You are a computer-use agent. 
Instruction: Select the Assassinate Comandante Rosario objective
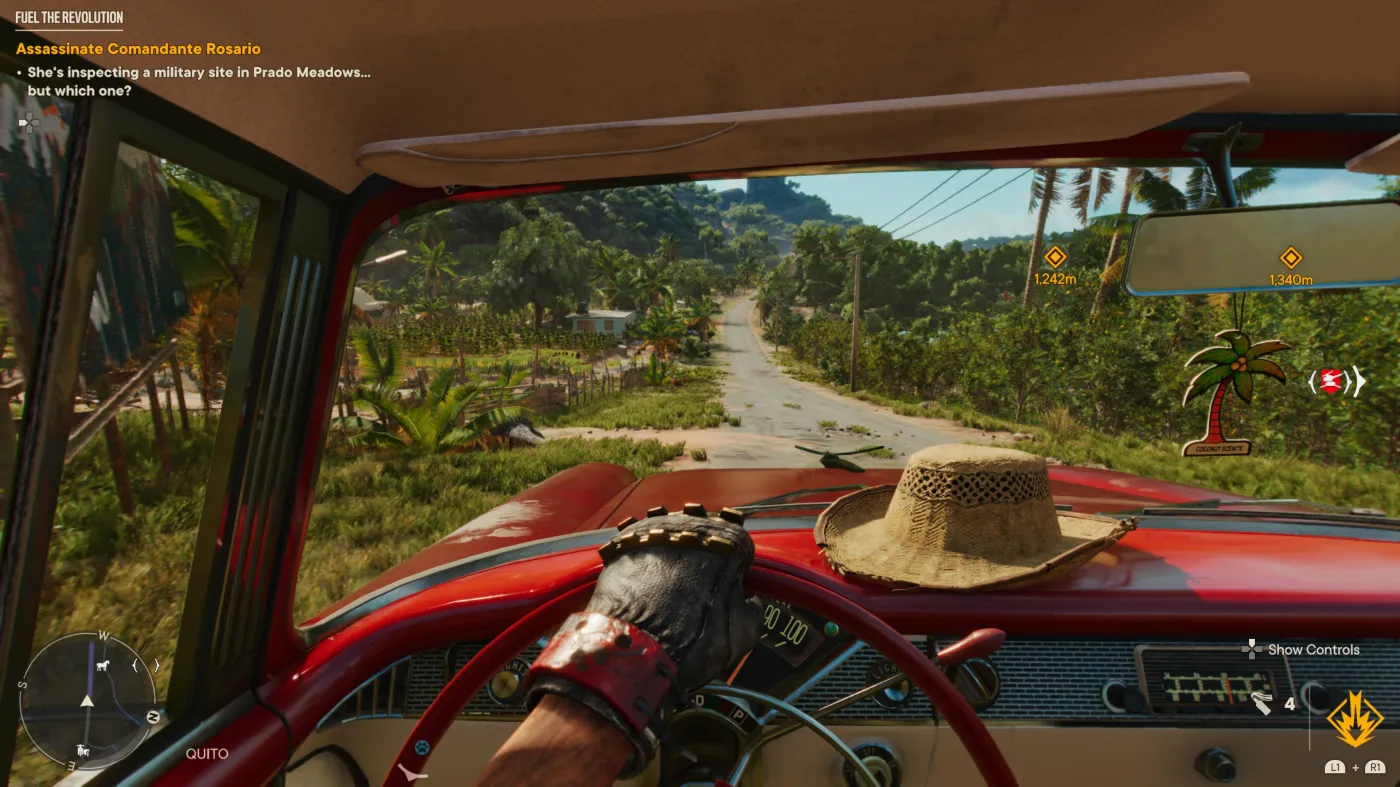(138, 49)
